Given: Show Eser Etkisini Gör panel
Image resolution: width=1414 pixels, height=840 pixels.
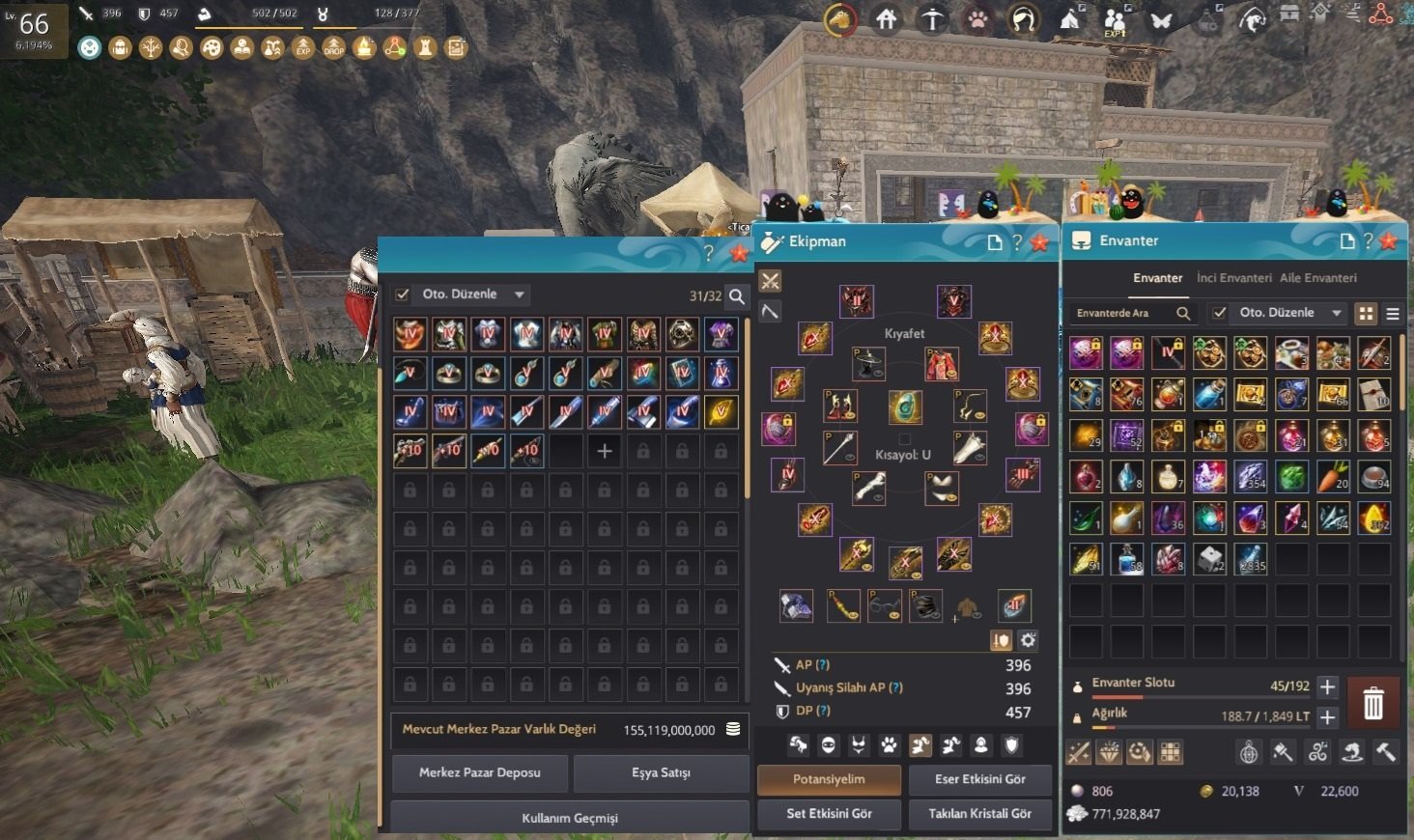Looking at the screenshot, I should [x=979, y=779].
